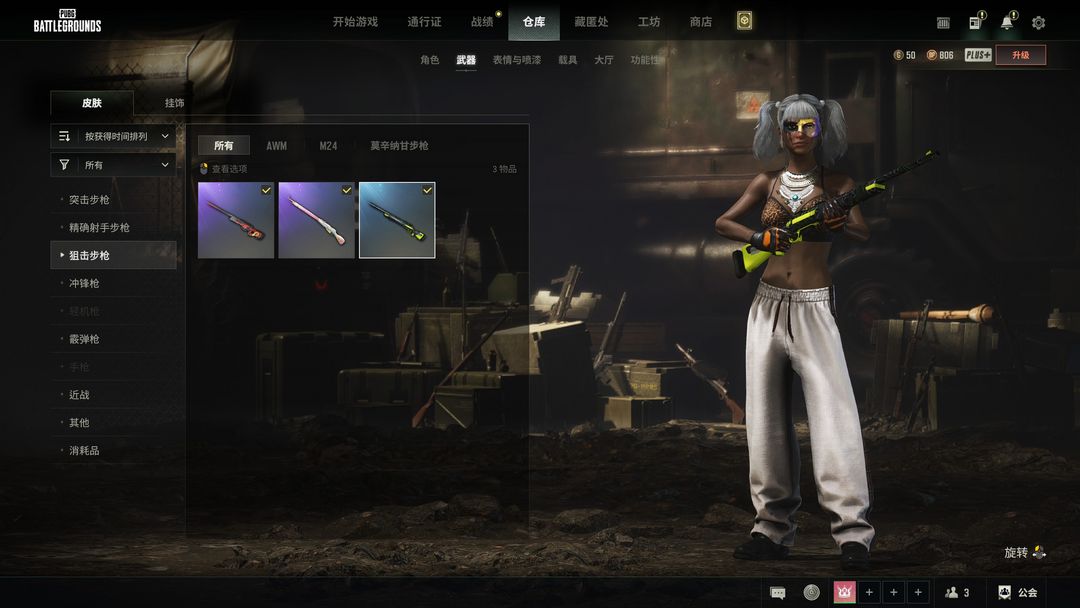Filter skins by AWM

[276, 146]
